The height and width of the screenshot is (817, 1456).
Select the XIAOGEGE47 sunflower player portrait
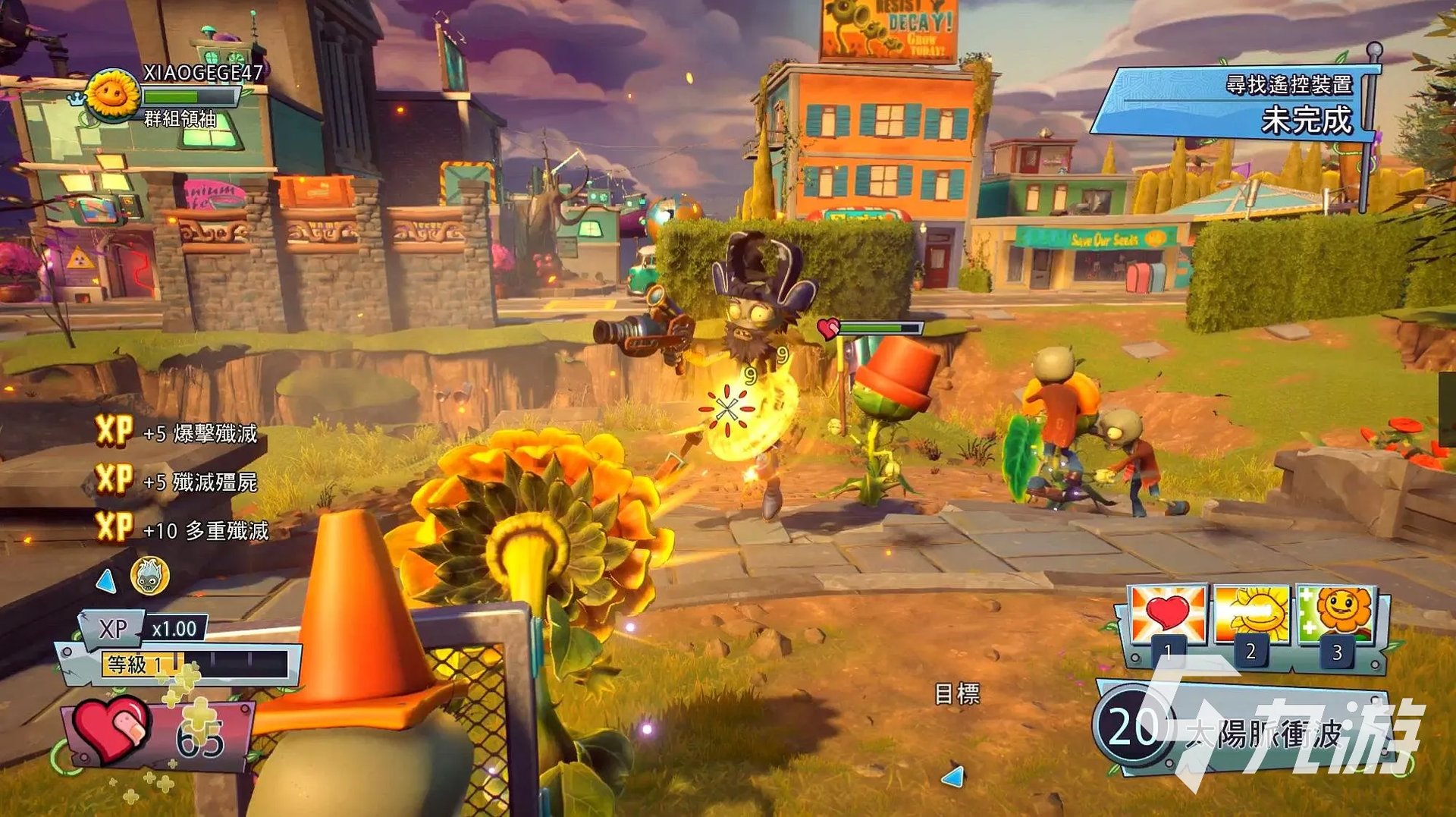tap(114, 95)
